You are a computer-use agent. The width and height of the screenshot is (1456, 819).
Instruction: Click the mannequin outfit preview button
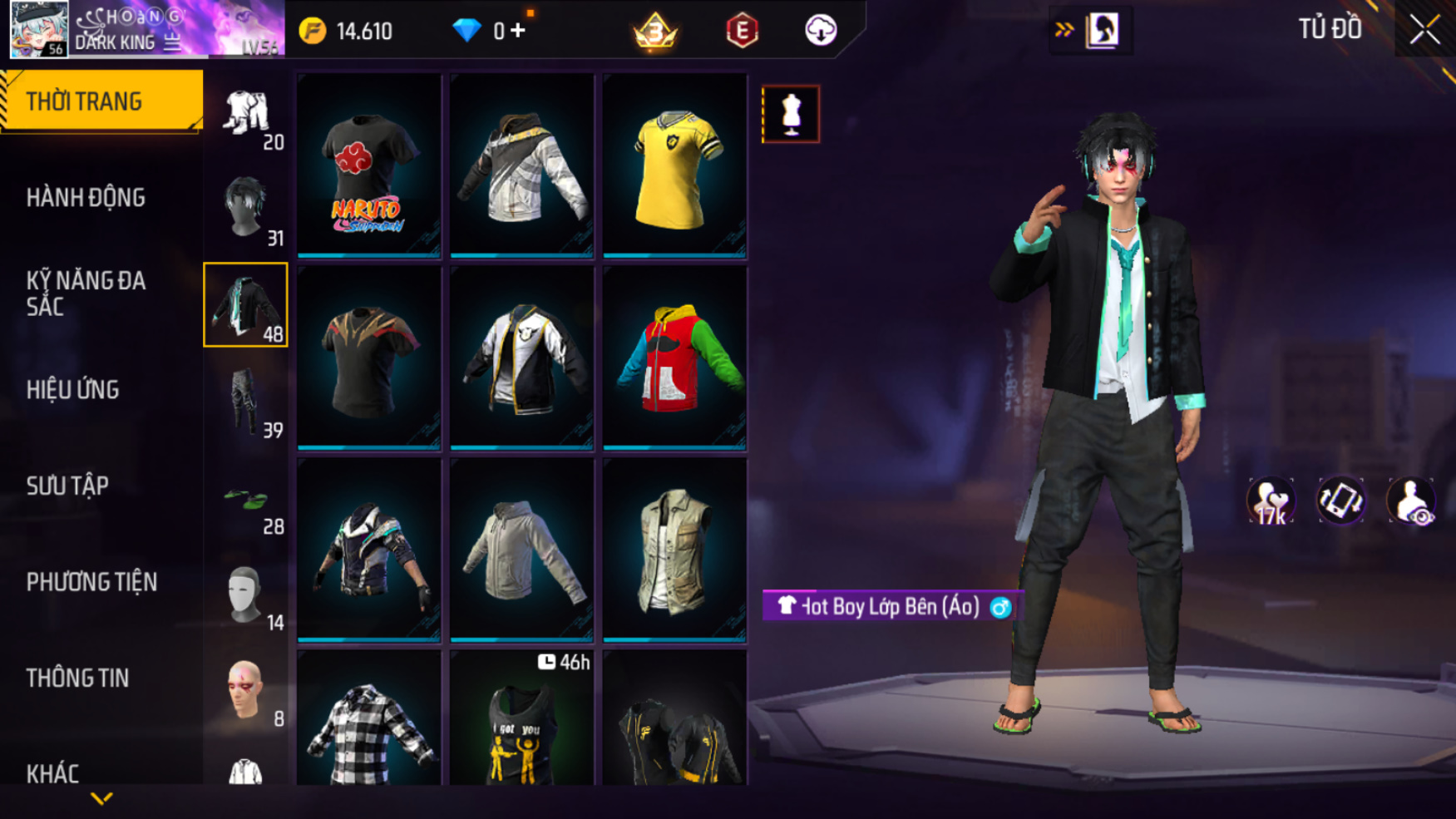point(791,114)
